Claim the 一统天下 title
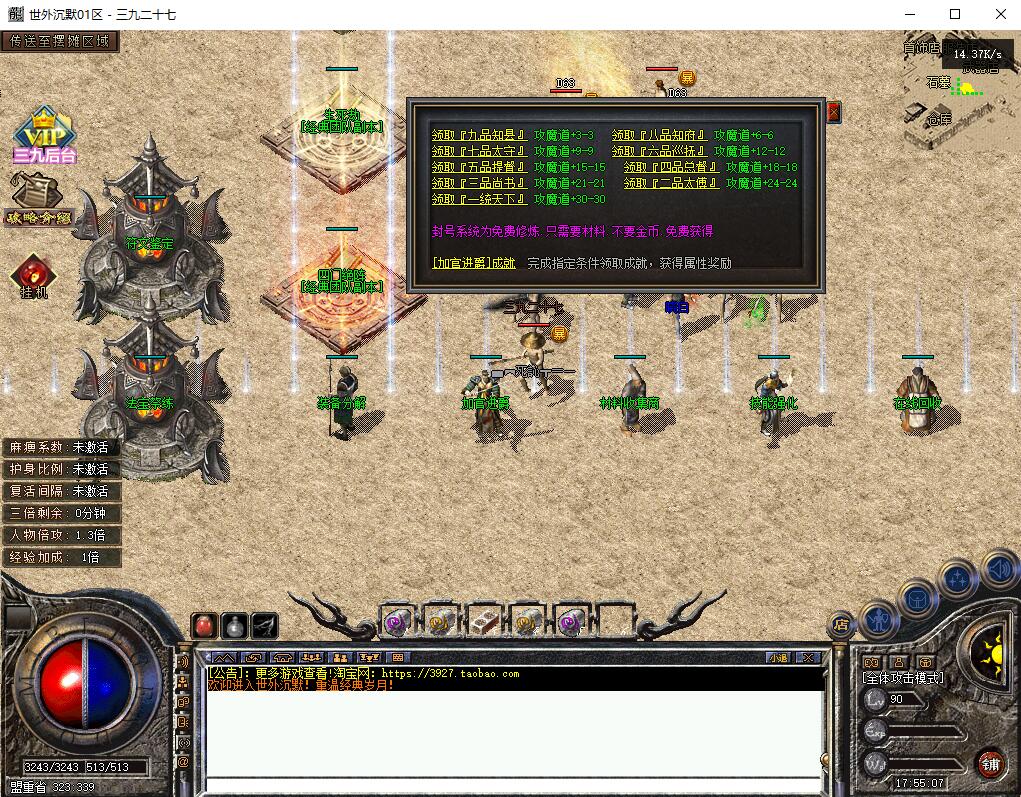The height and width of the screenshot is (797, 1021). pyautogui.click(x=479, y=200)
